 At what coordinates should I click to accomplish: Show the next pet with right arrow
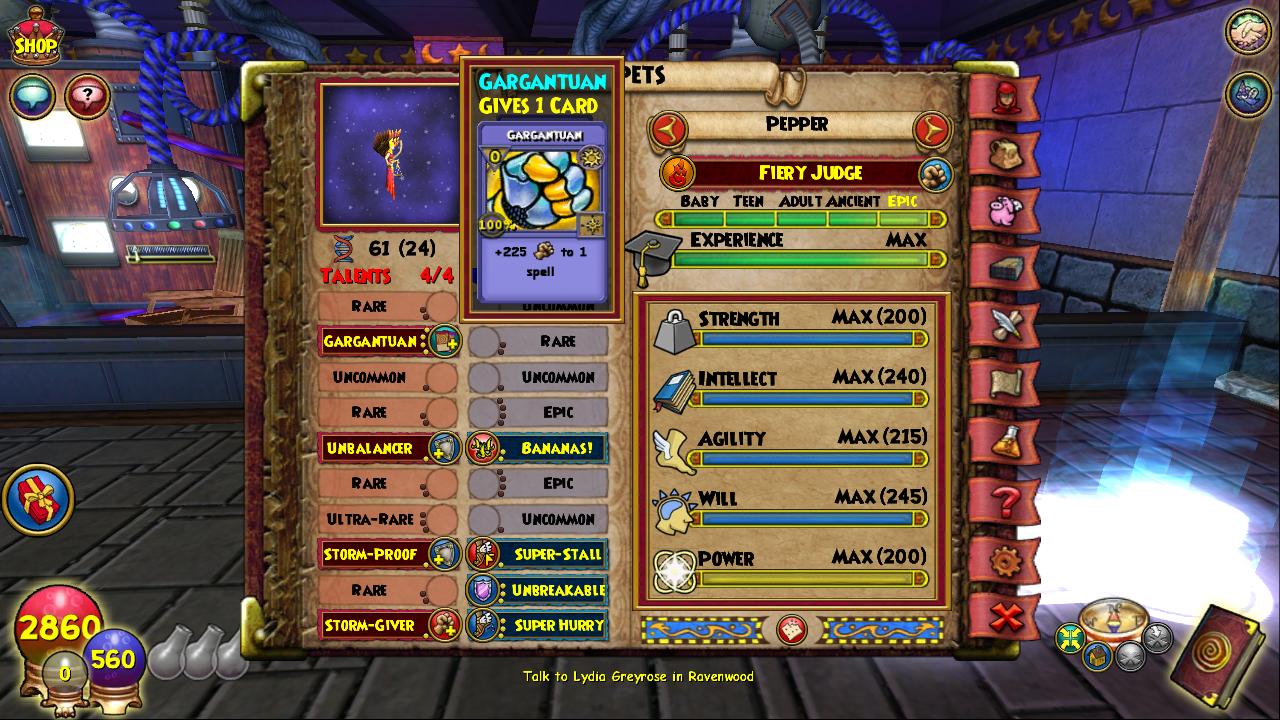click(x=930, y=127)
